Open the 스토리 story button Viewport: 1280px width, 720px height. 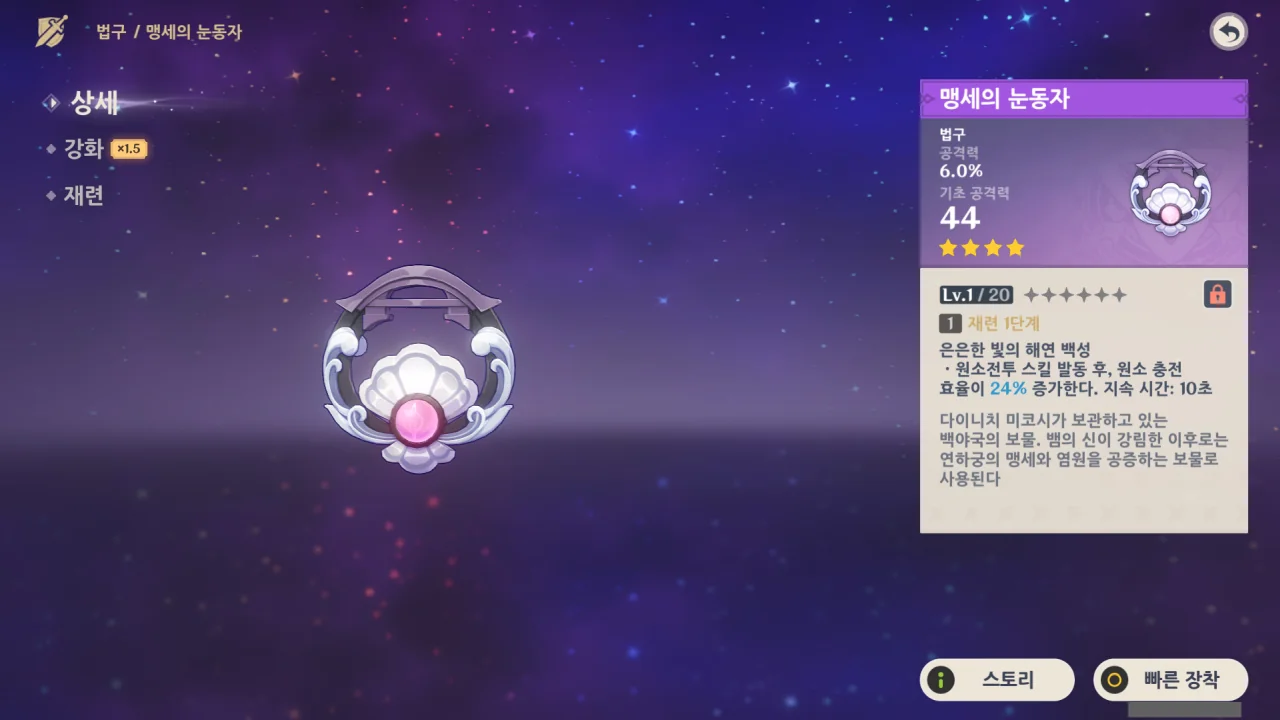pyautogui.click(x=997, y=680)
